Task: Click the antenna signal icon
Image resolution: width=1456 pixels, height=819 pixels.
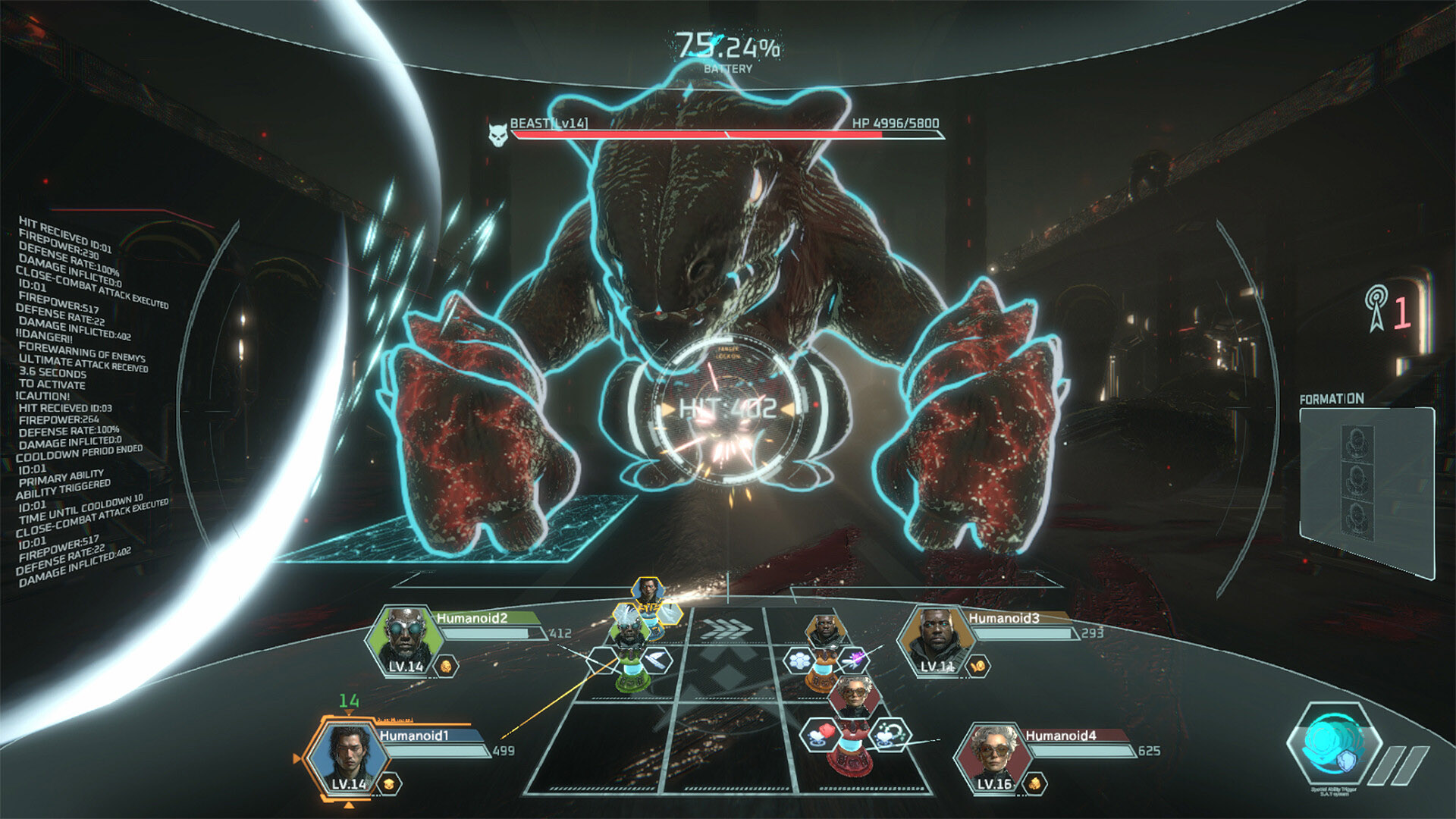Action: point(1376,309)
